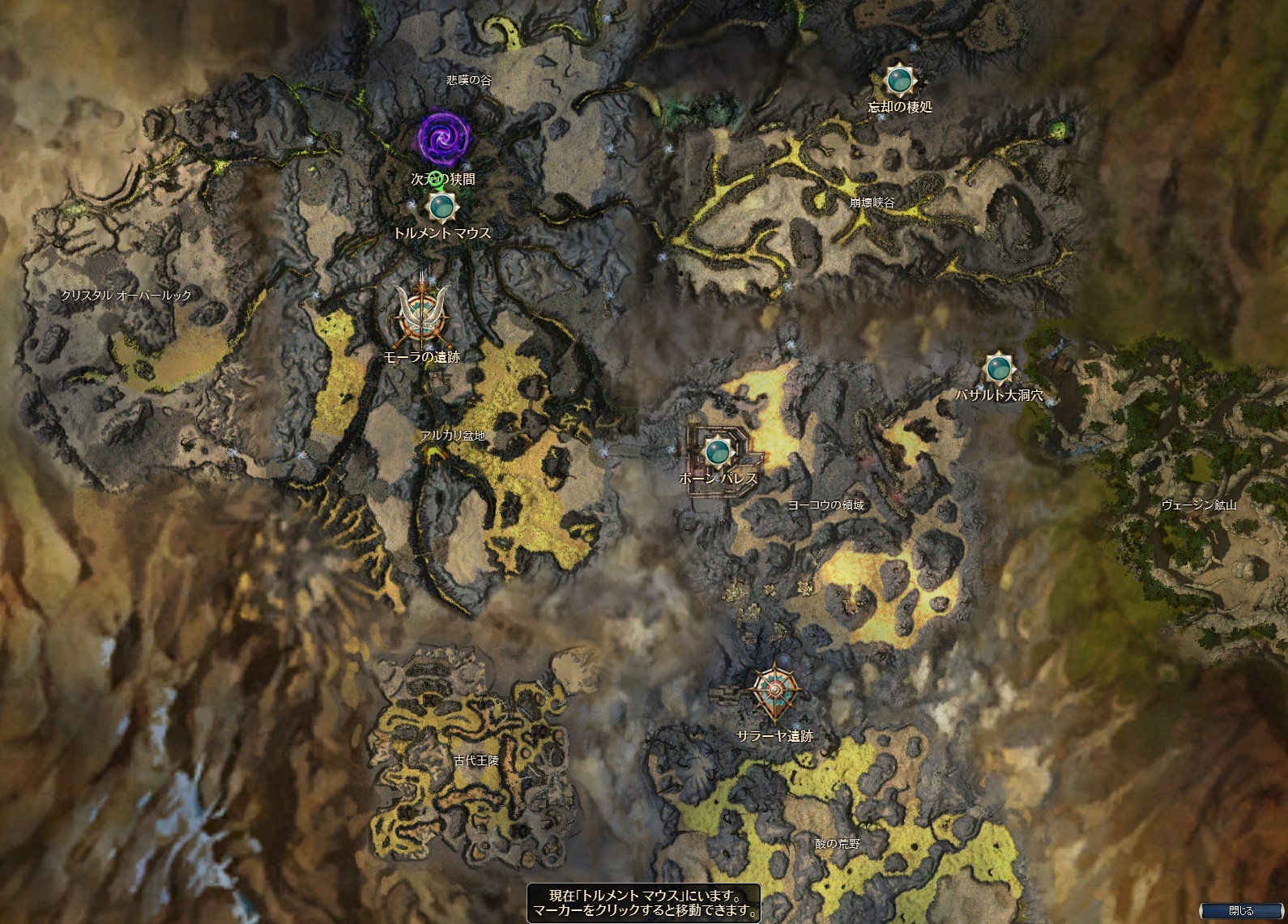
Task: Select the ボーン パレス outpost marker
Action: tap(716, 450)
